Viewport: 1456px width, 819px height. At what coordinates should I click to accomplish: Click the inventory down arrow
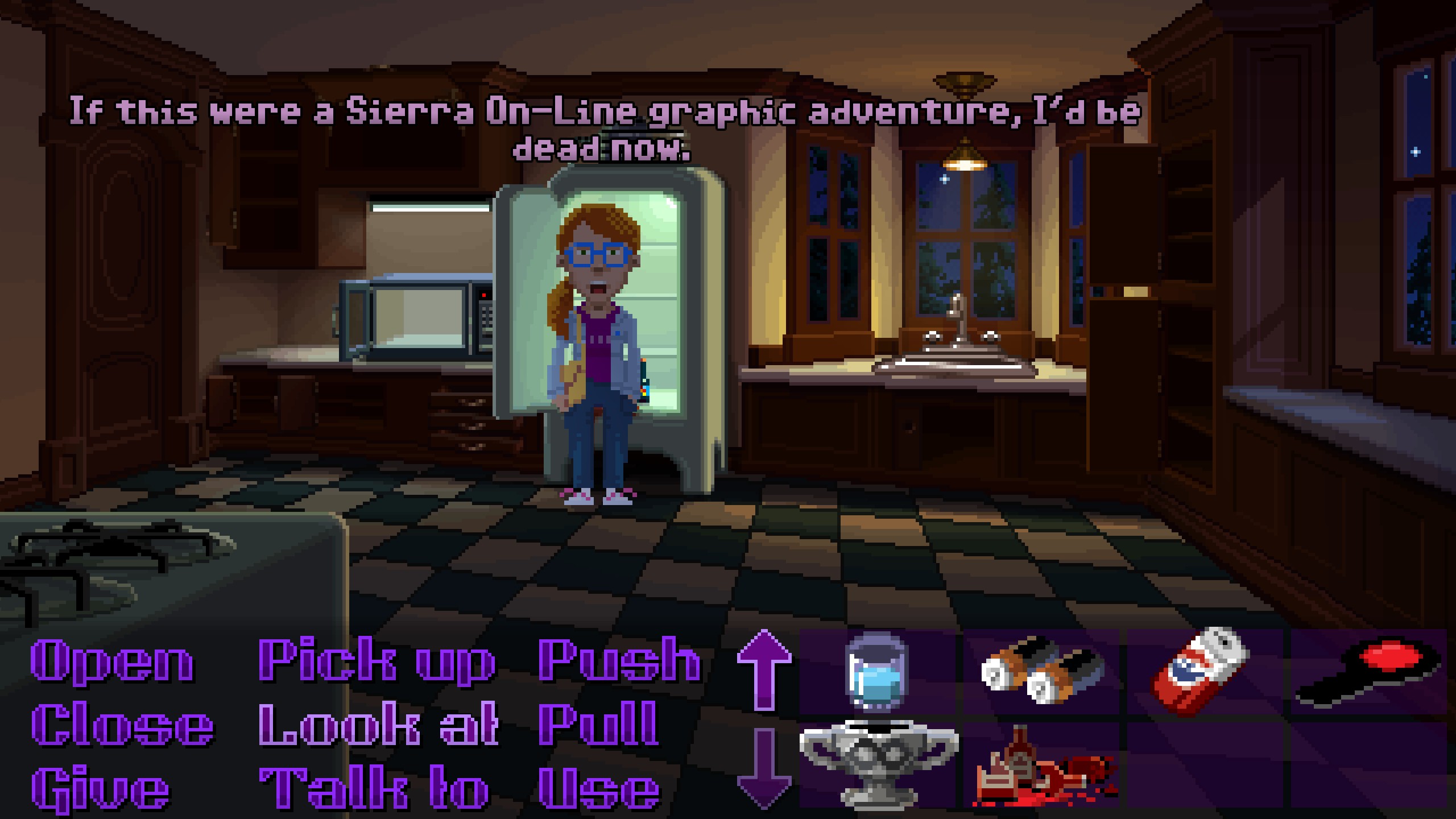[x=764, y=768]
